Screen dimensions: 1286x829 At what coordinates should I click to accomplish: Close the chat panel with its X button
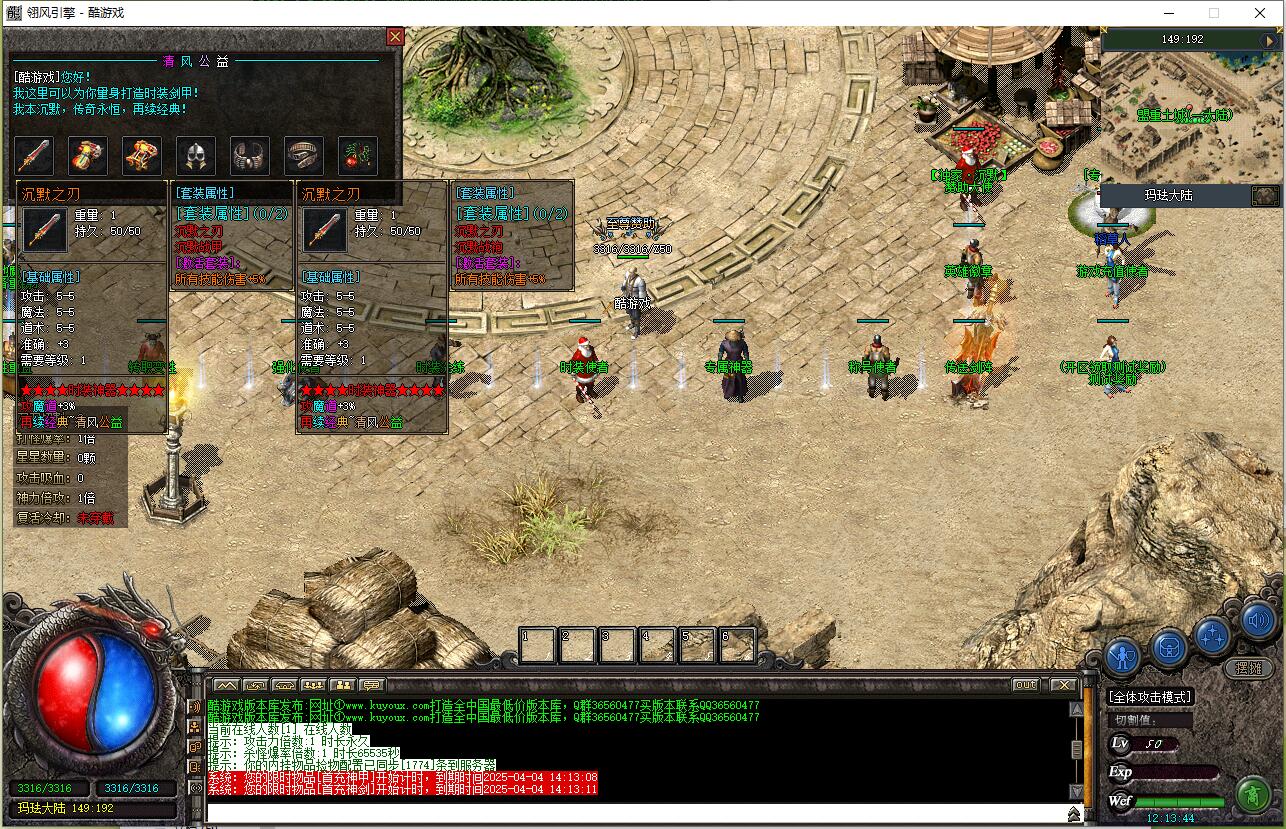coord(1062,685)
